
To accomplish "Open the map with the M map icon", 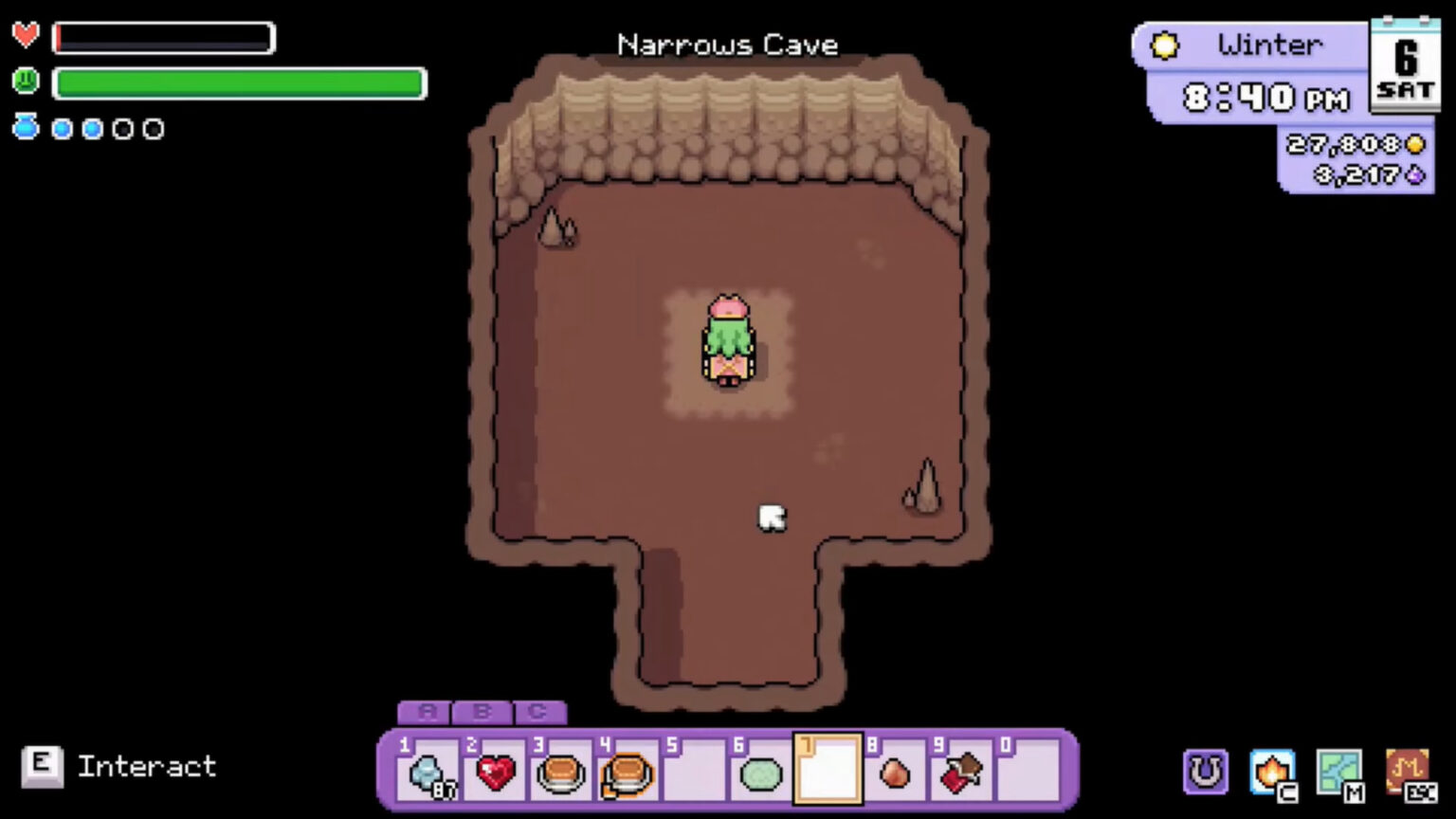I will point(1340,770).
